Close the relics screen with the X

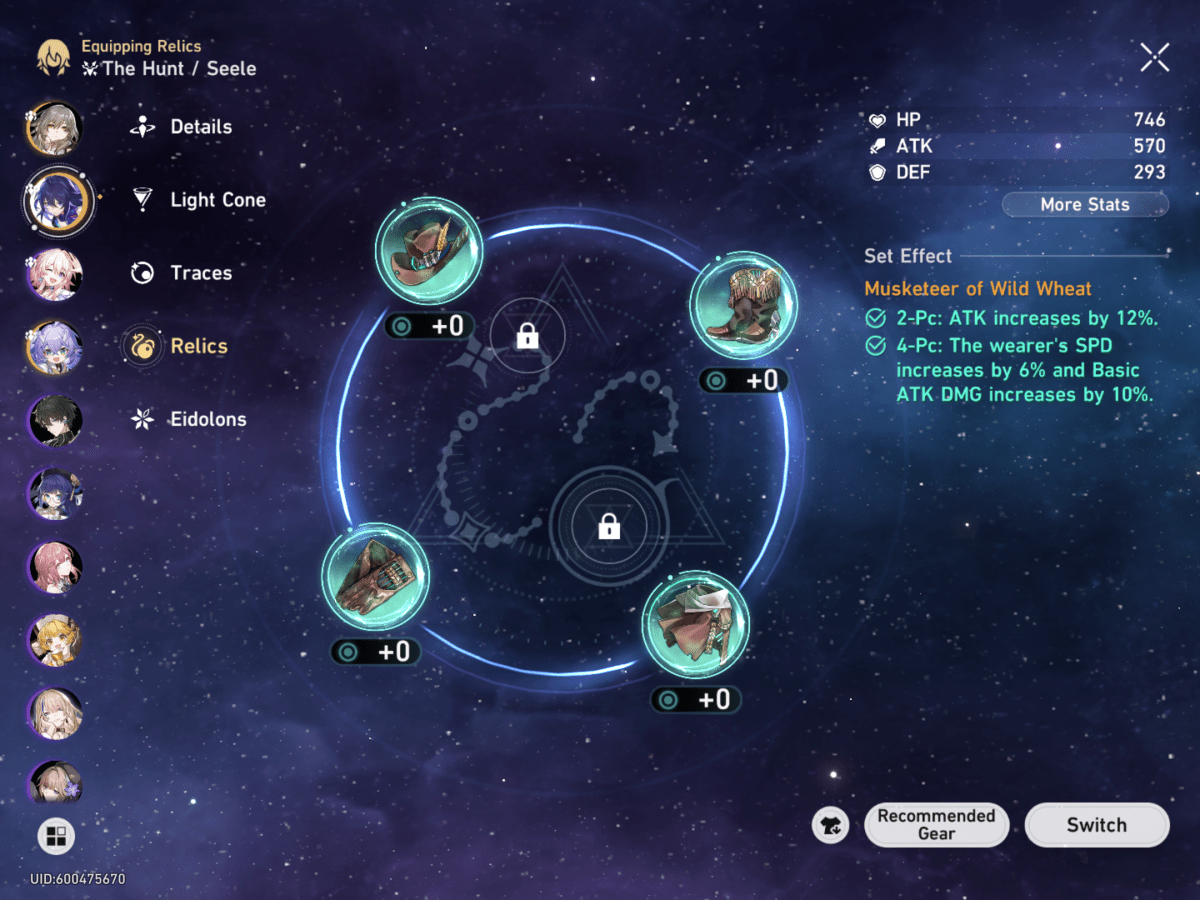click(1154, 57)
